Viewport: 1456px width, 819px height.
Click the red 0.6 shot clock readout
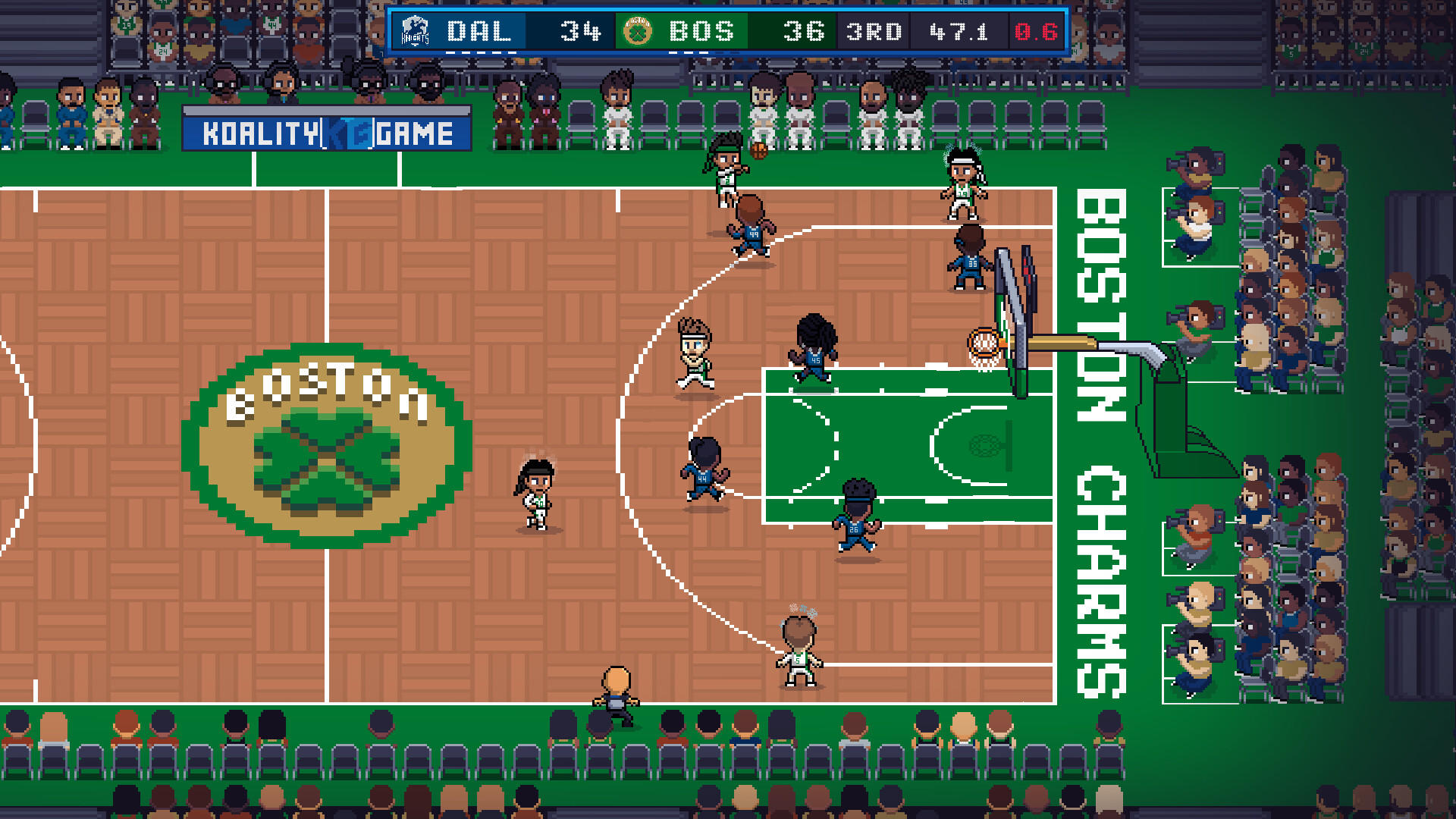coord(1033,31)
